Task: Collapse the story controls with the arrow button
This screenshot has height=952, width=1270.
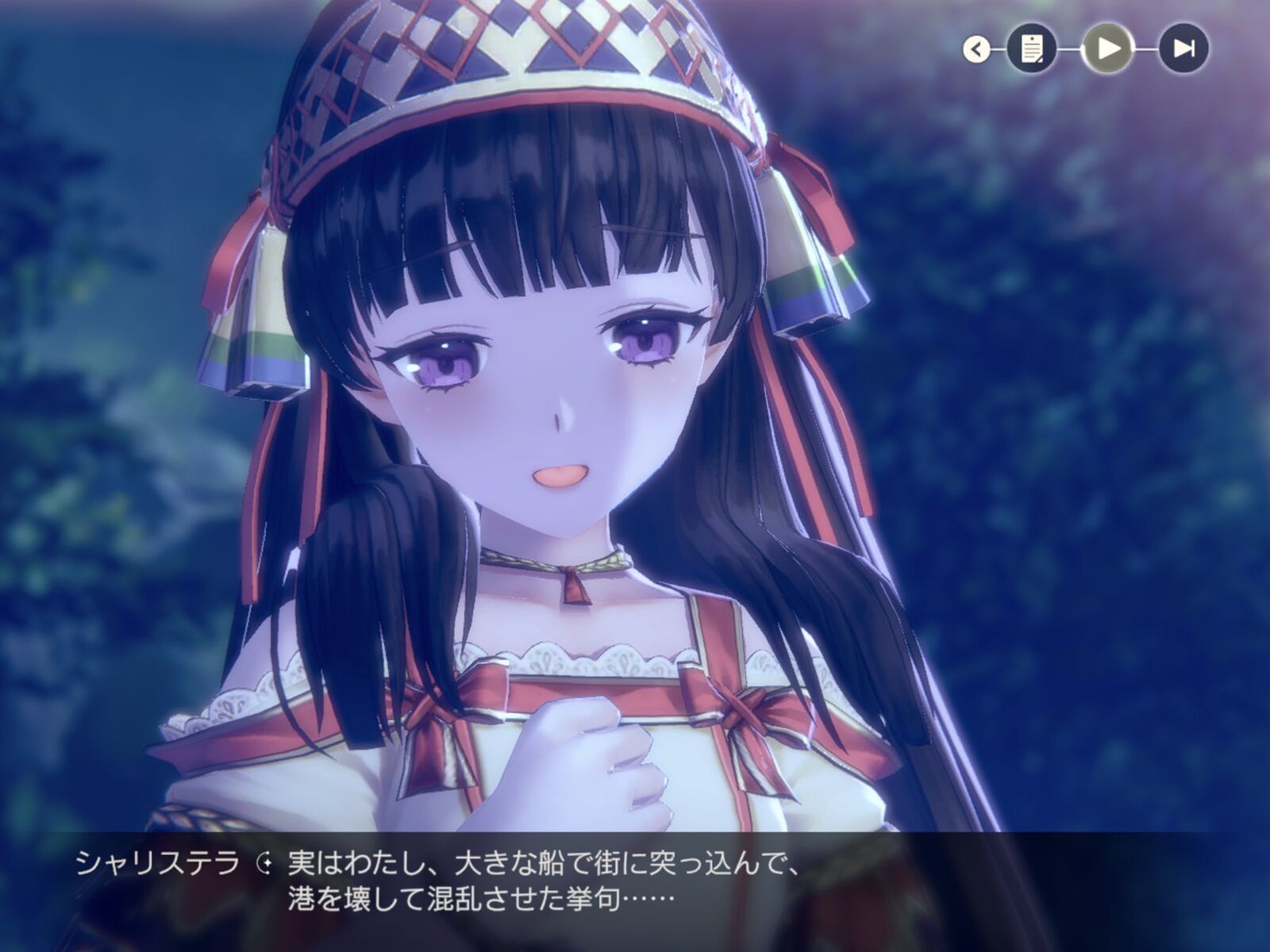Action: [977, 50]
